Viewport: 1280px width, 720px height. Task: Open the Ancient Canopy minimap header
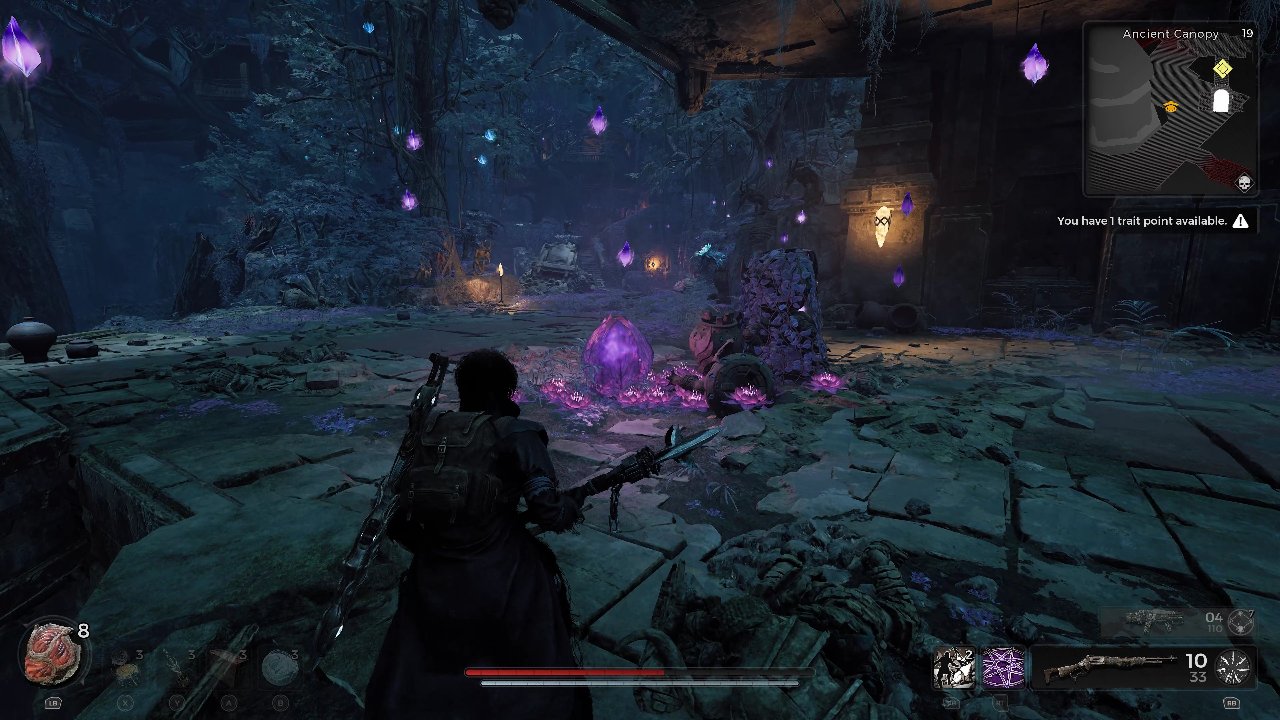(1171, 33)
